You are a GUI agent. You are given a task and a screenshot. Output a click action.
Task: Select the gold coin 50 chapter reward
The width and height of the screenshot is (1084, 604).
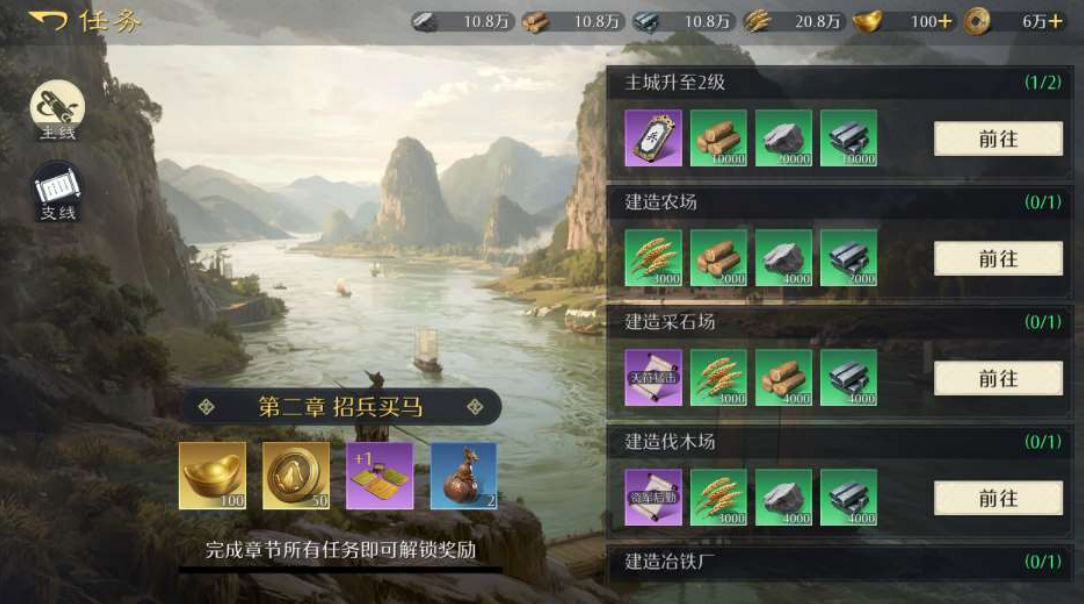pos(296,475)
